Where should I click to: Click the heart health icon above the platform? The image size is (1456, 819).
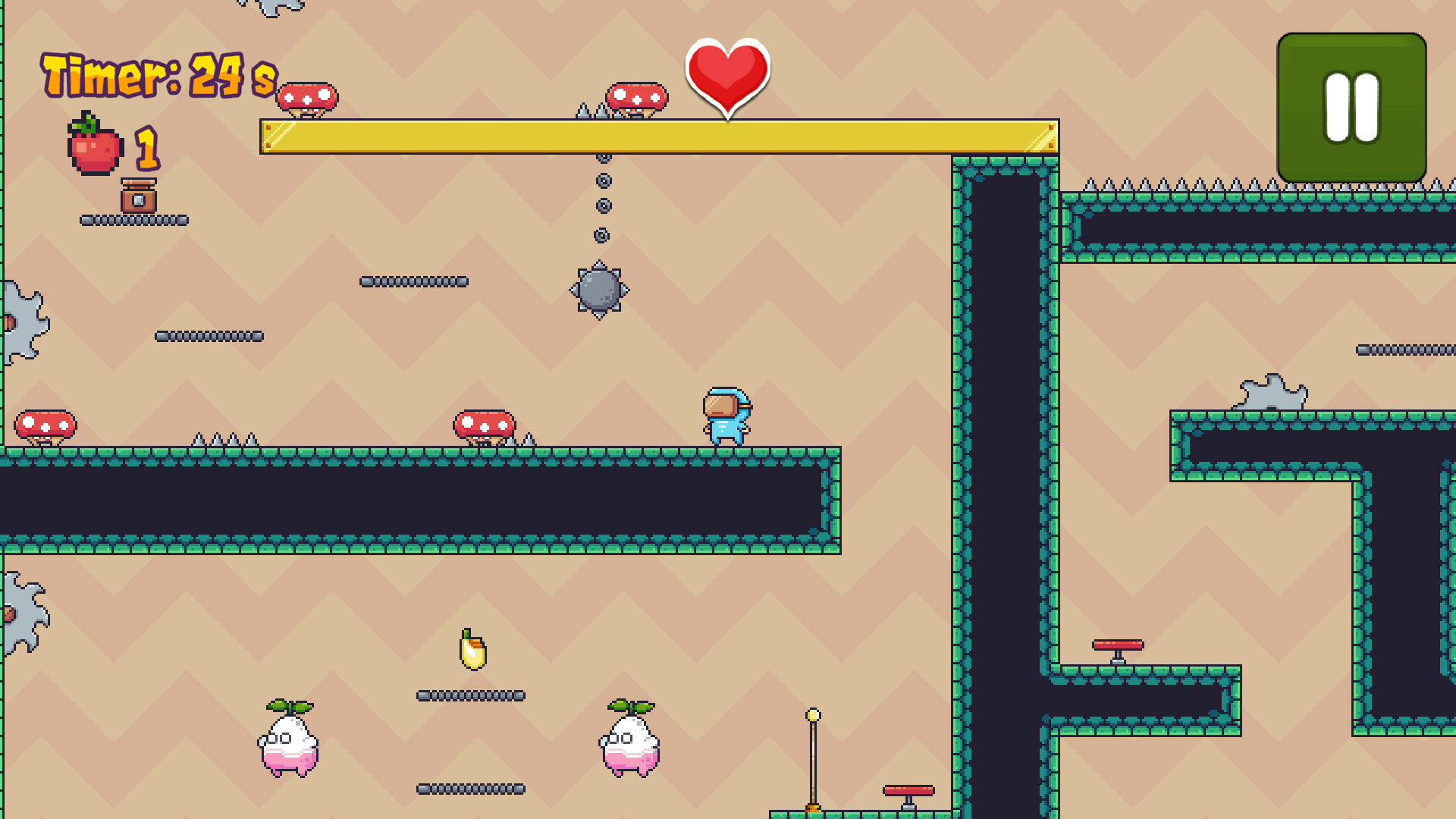pyautogui.click(x=726, y=74)
